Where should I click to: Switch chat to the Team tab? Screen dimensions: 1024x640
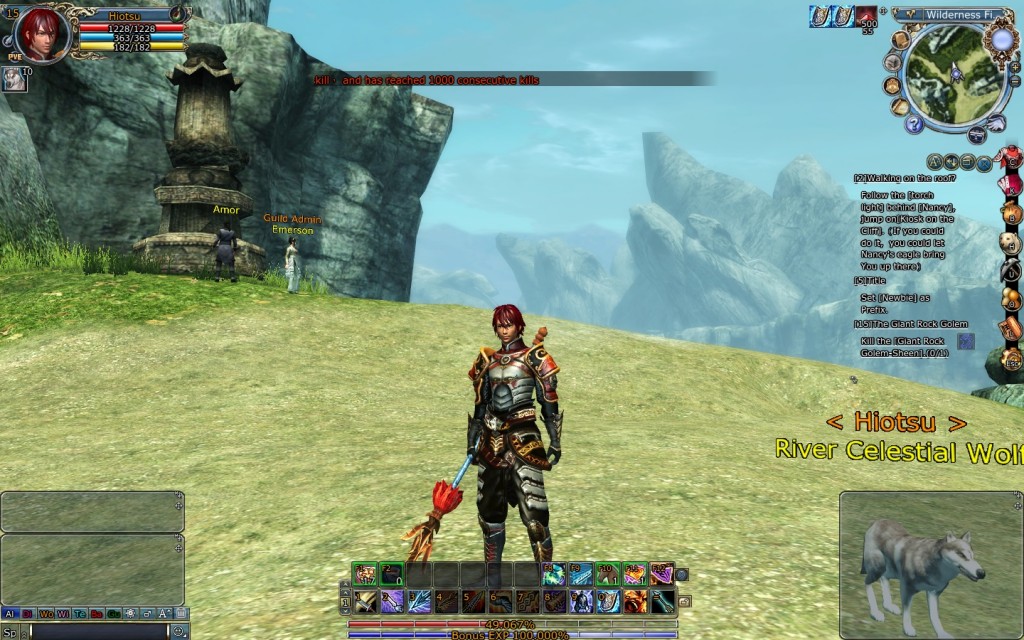tap(81, 614)
